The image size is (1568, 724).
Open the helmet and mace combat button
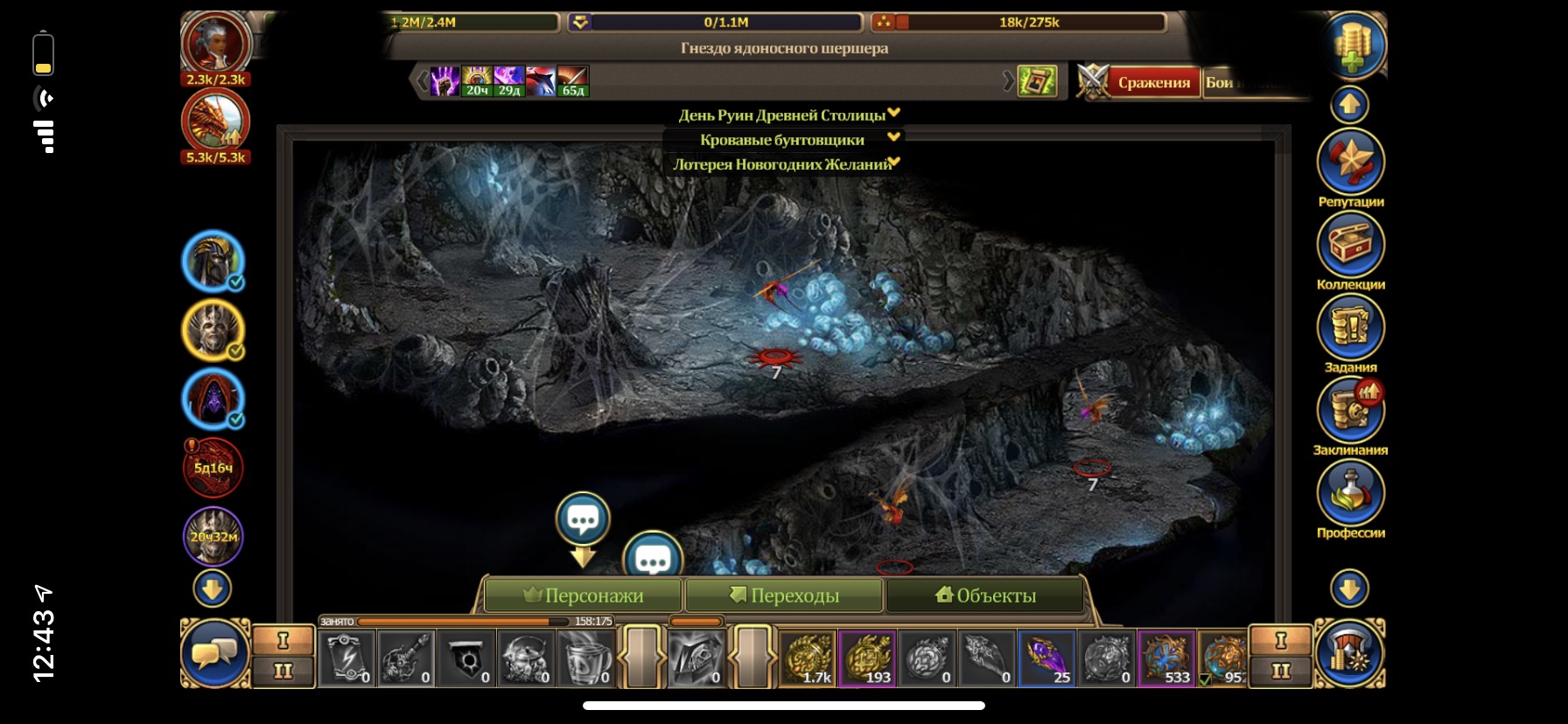pyautogui.click(x=1348, y=653)
